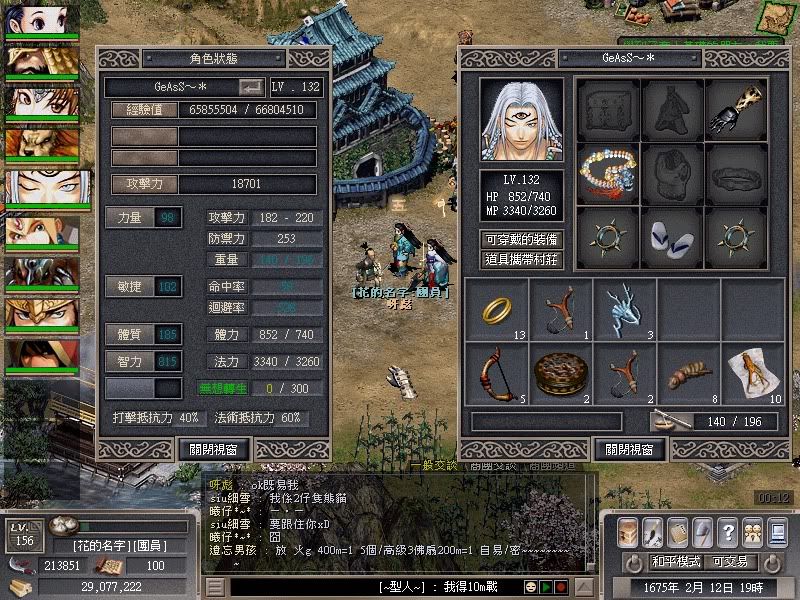Image resolution: width=800 pixels, height=600 pixels.
Task: Select the blue antler inventory item
Action: (624, 310)
